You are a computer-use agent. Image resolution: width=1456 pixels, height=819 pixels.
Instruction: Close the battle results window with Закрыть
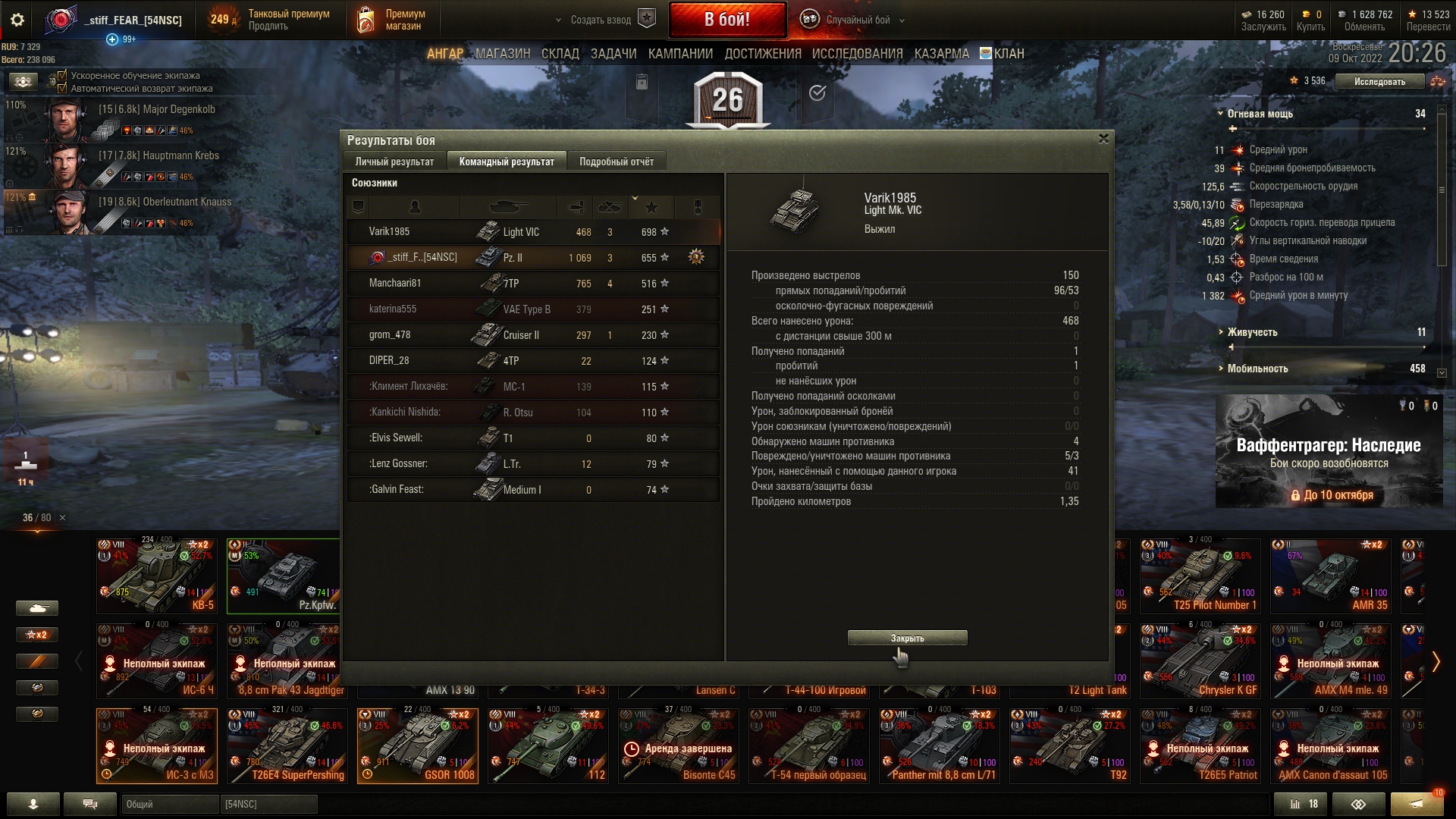(907, 638)
